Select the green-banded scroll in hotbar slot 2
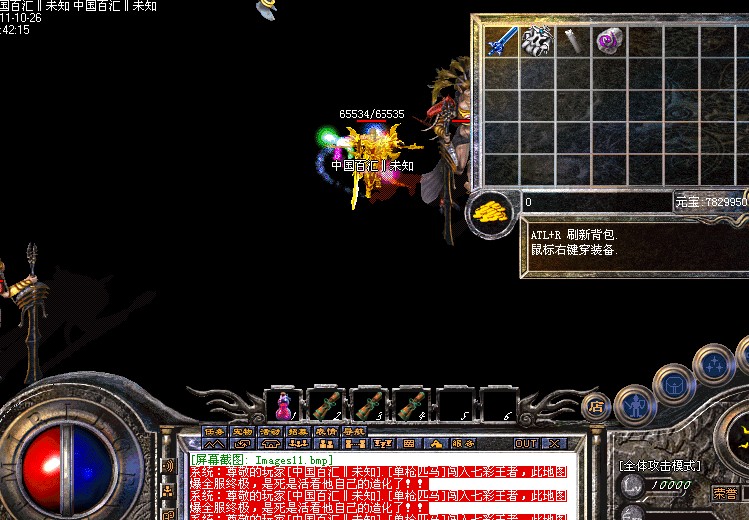The height and width of the screenshot is (520, 749). click(327, 405)
